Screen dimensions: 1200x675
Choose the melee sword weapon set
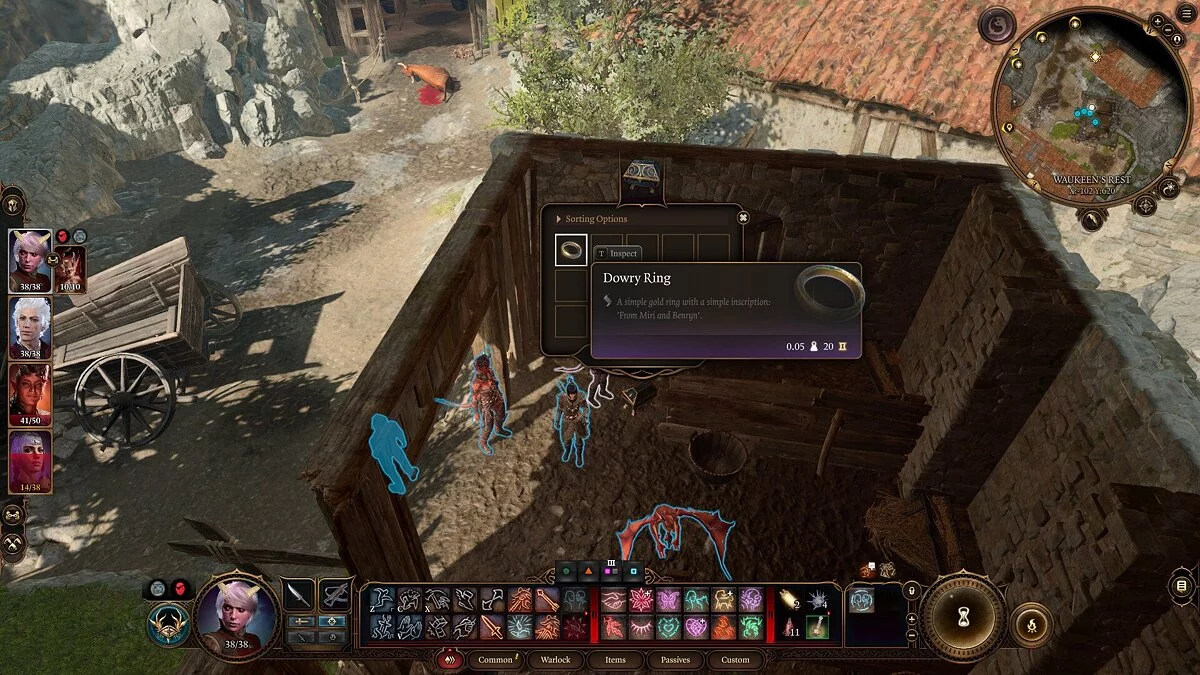point(299,594)
